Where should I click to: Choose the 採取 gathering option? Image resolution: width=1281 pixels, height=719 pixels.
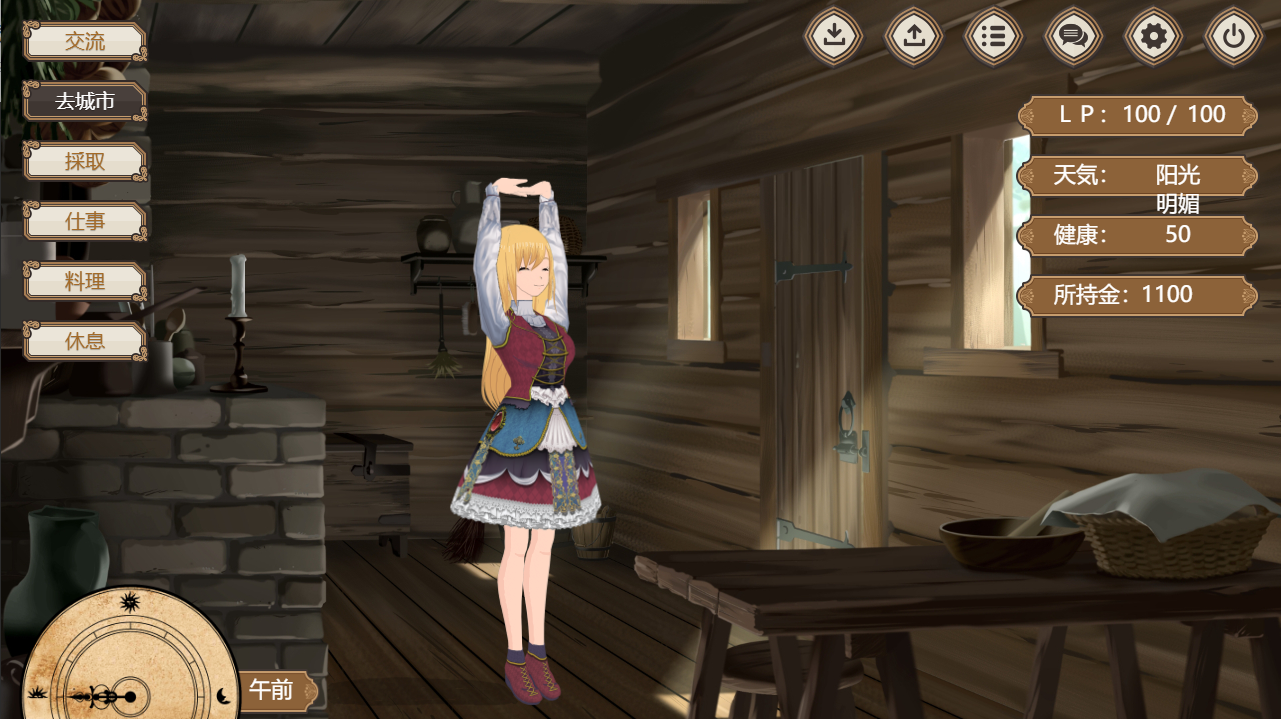(85, 162)
